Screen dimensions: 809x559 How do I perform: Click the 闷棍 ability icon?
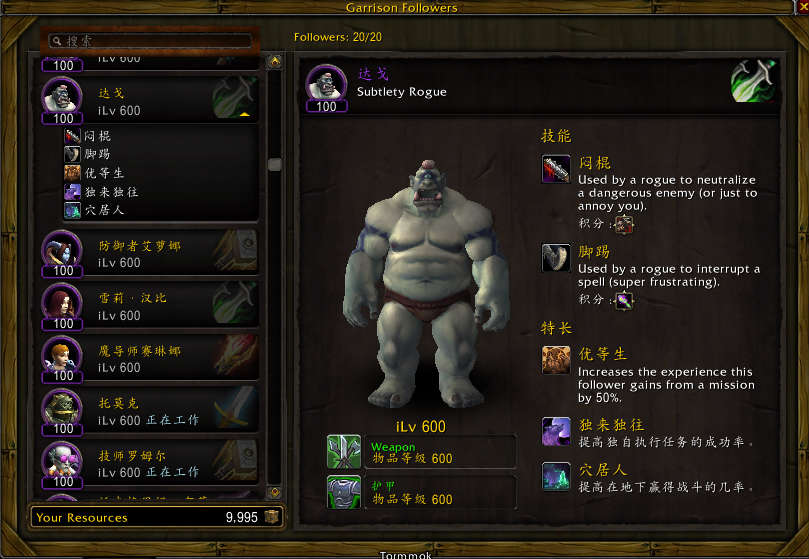[x=556, y=169]
